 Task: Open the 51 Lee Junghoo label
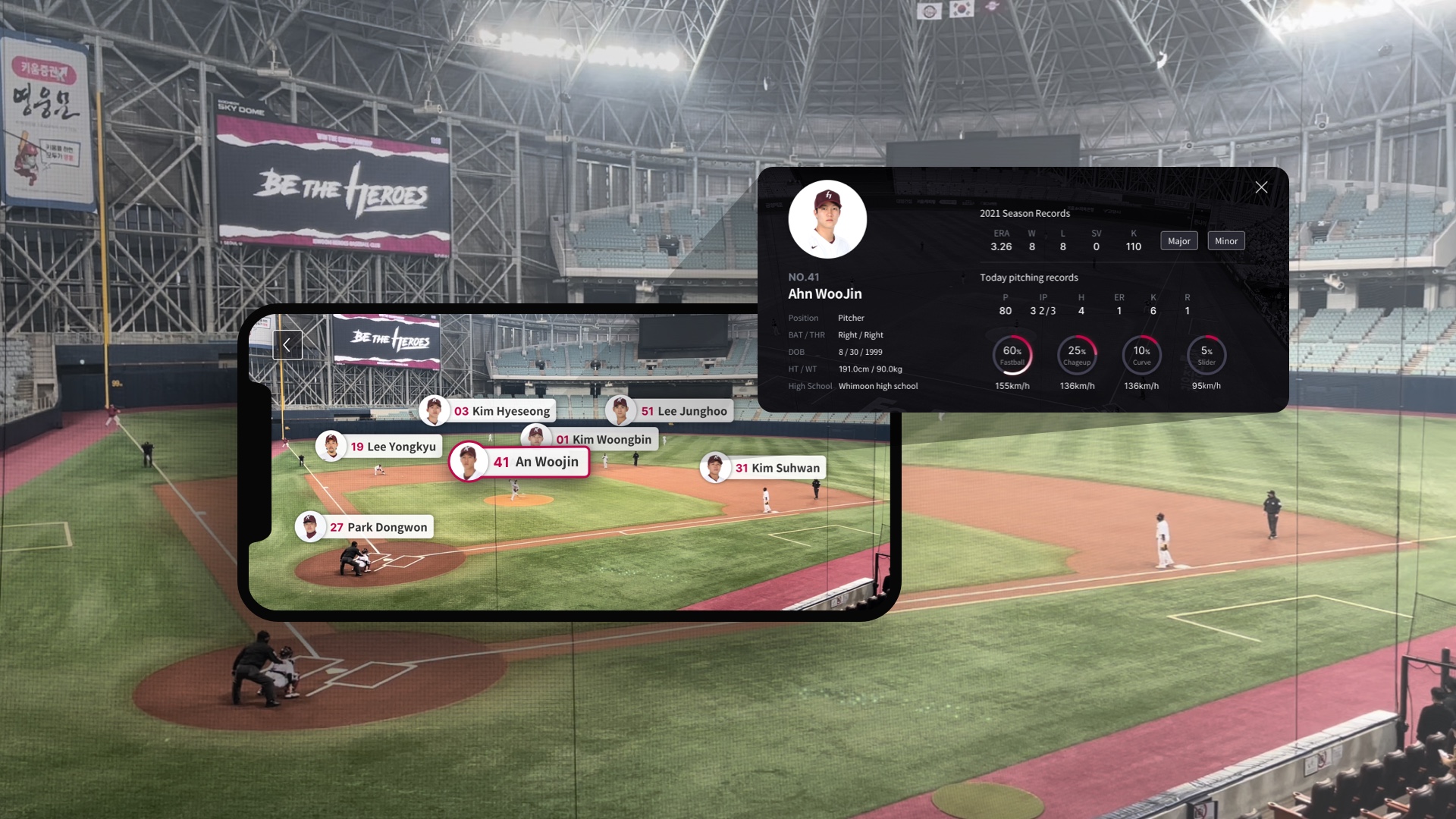[686, 410]
